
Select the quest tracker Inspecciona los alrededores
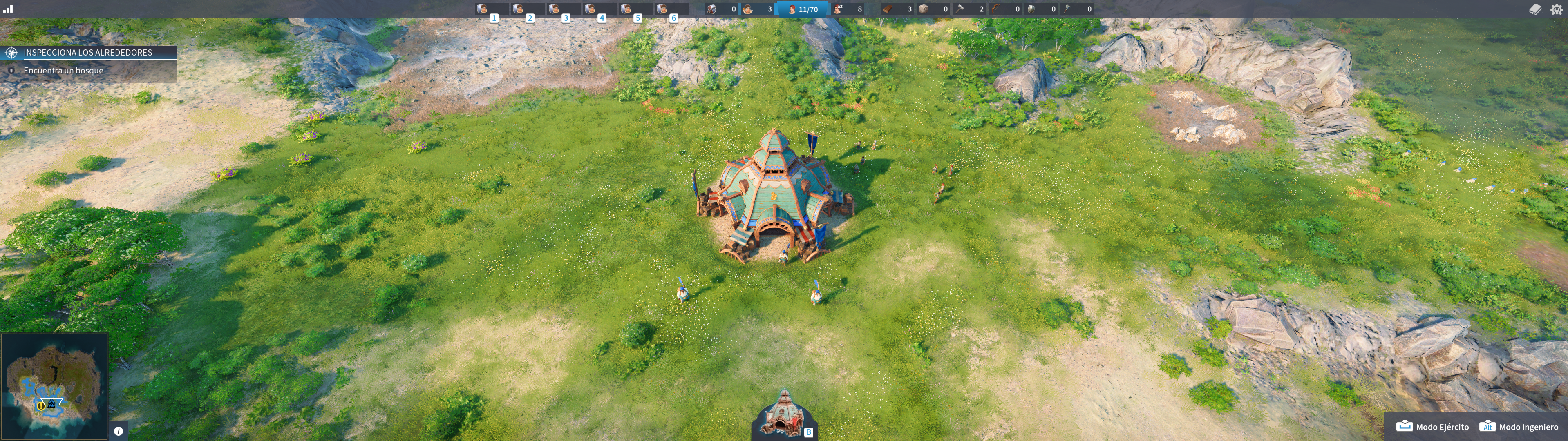point(88,52)
